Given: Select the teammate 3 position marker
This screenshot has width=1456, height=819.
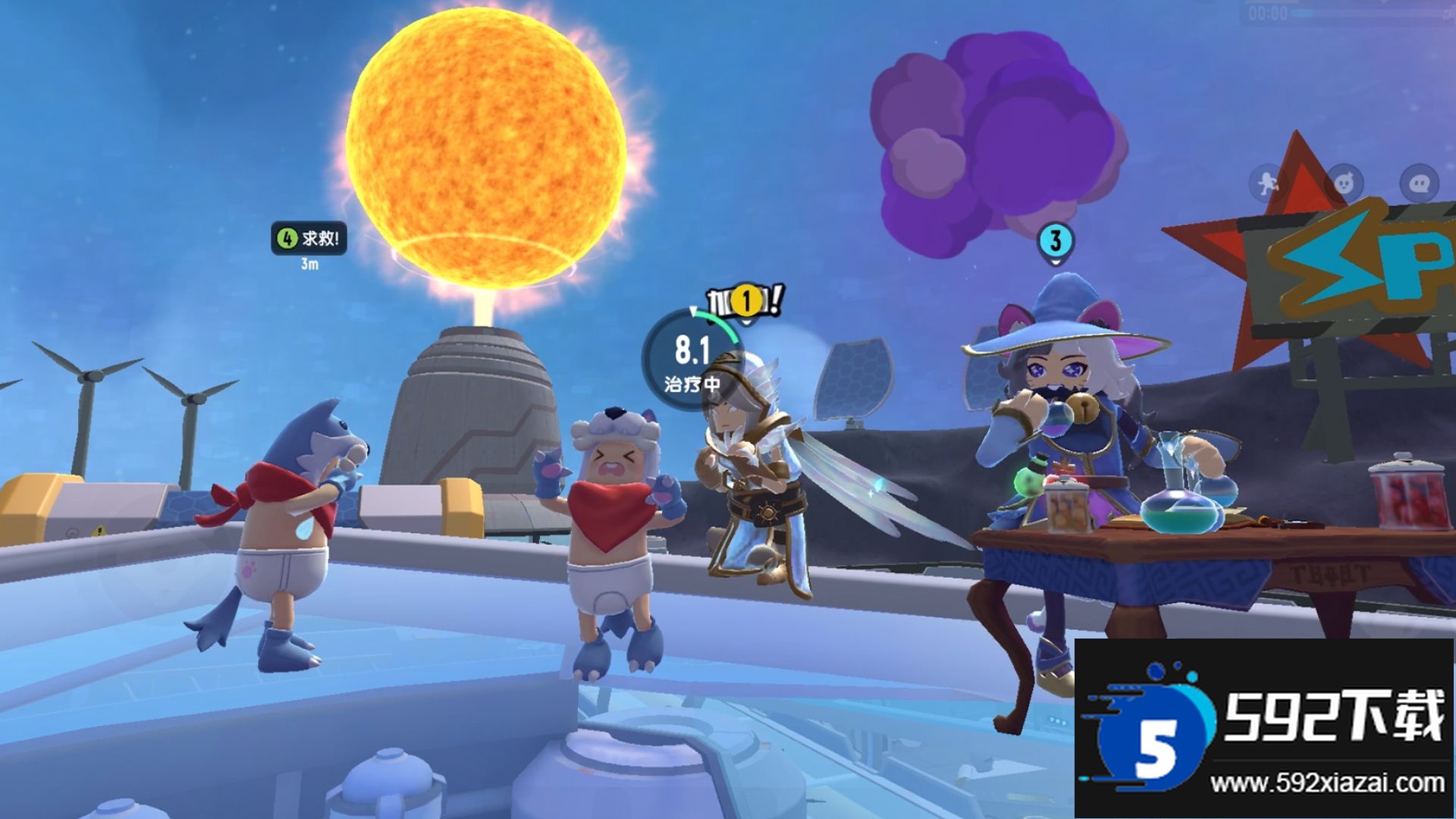Looking at the screenshot, I should pos(1055,243).
